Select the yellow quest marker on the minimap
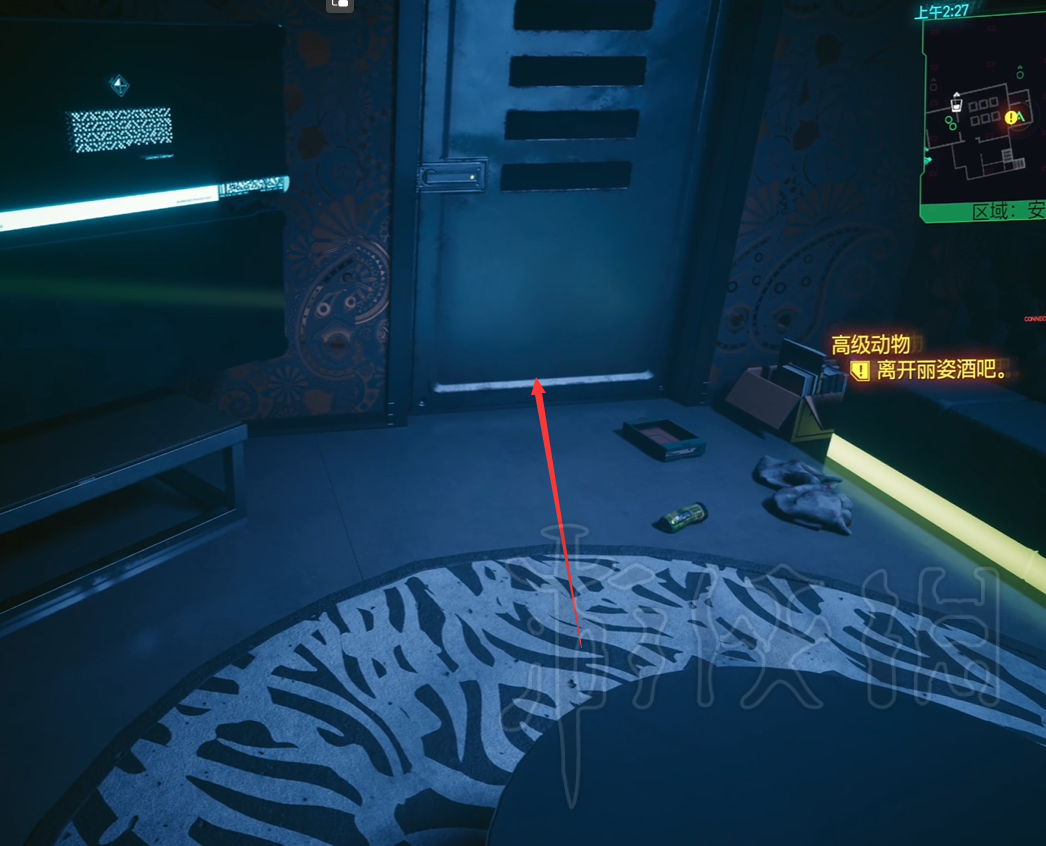The image size is (1046, 846). 1011,118
